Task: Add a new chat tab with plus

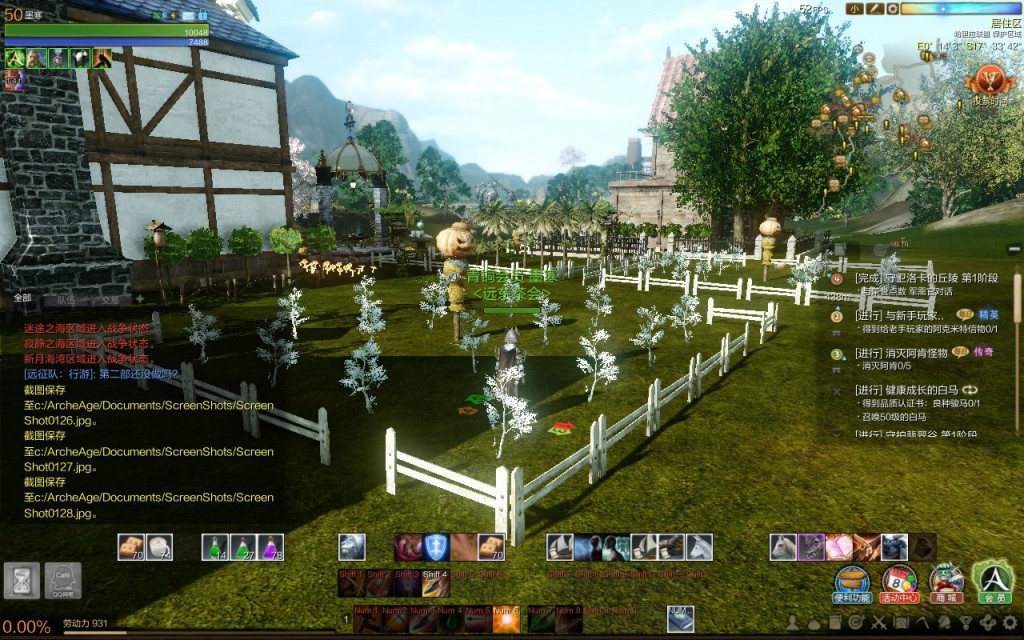Action: 139,298
